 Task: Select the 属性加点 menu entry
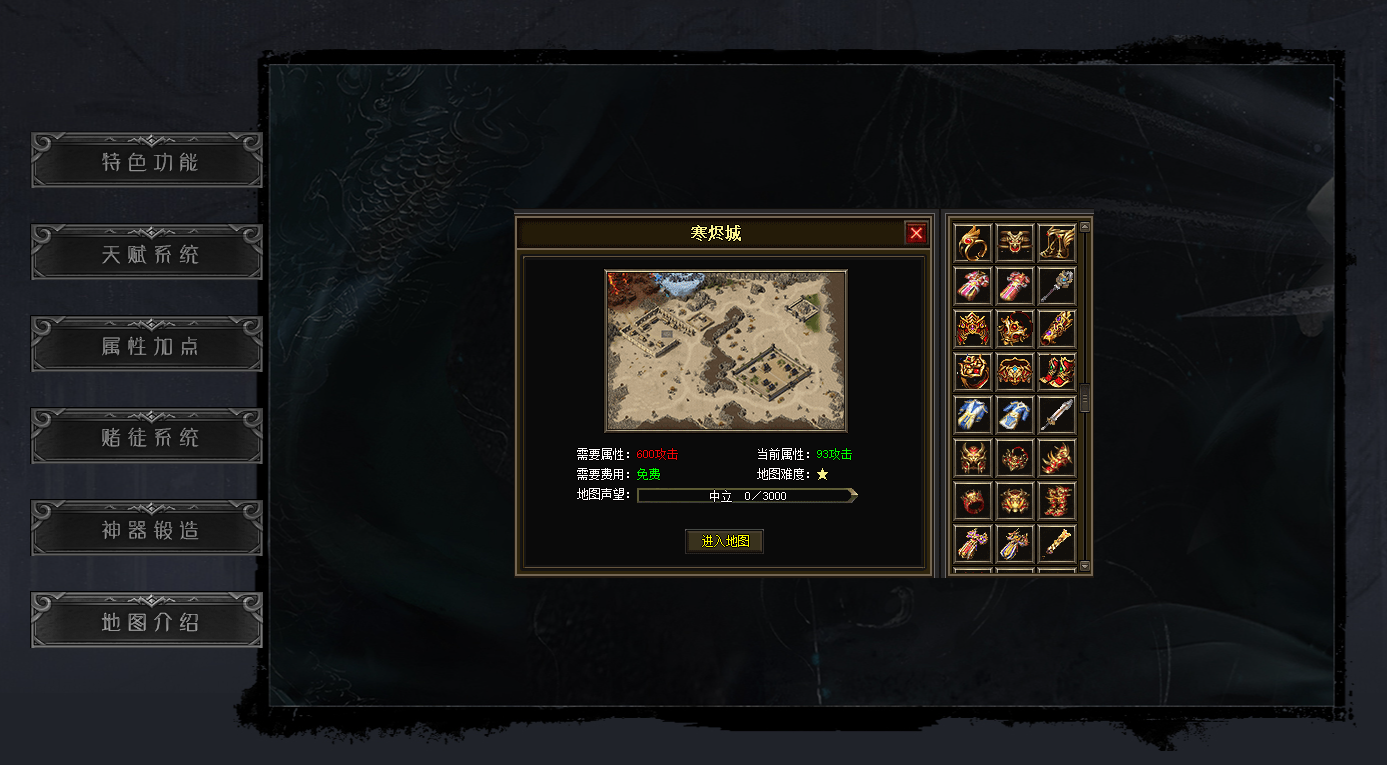pyautogui.click(x=148, y=345)
